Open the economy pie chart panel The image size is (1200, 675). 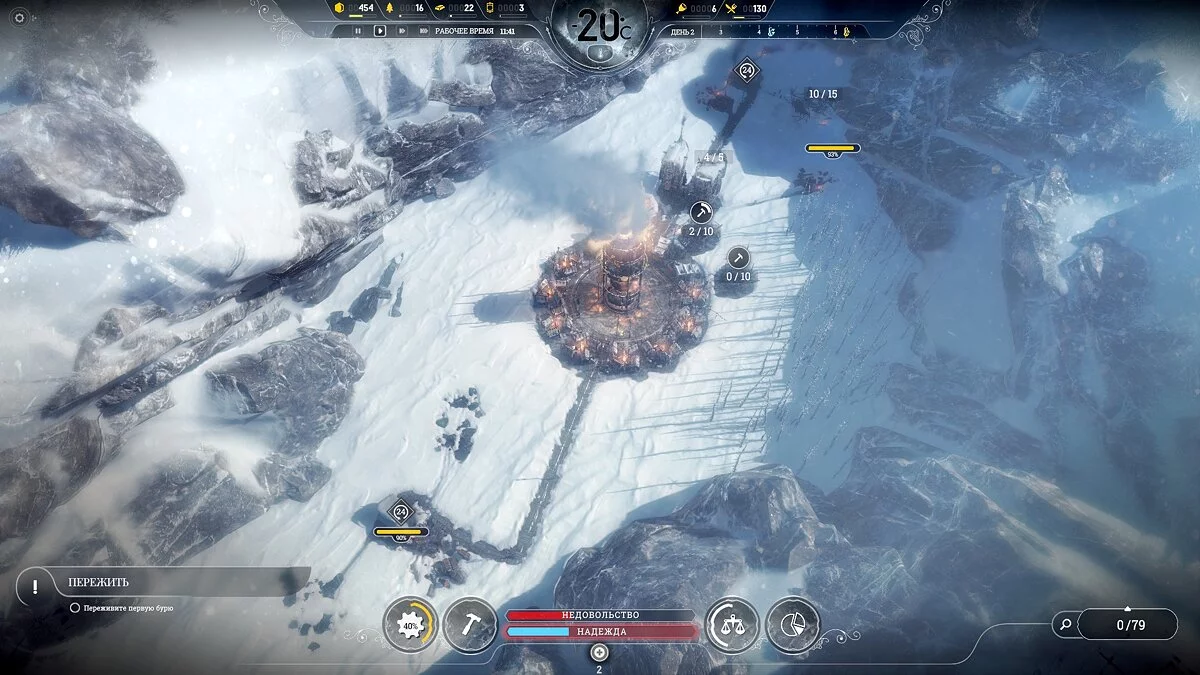(x=792, y=625)
